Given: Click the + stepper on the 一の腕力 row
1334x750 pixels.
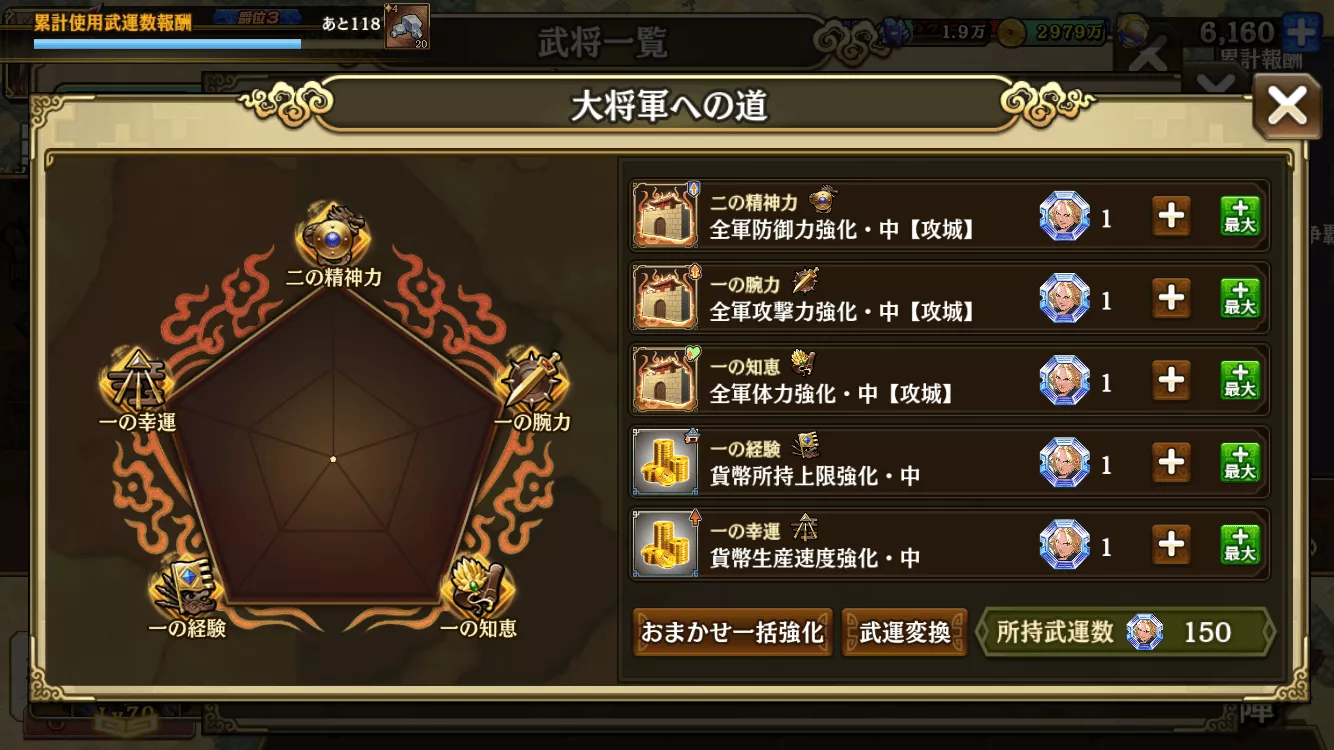Looking at the screenshot, I should (1171, 297).
